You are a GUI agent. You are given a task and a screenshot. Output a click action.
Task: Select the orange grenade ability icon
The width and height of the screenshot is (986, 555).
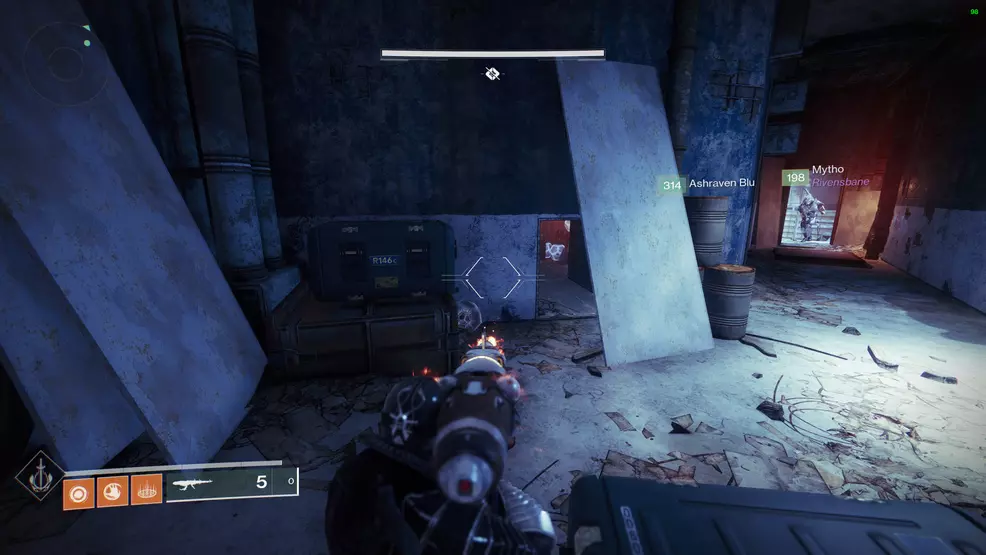[79, 491]
